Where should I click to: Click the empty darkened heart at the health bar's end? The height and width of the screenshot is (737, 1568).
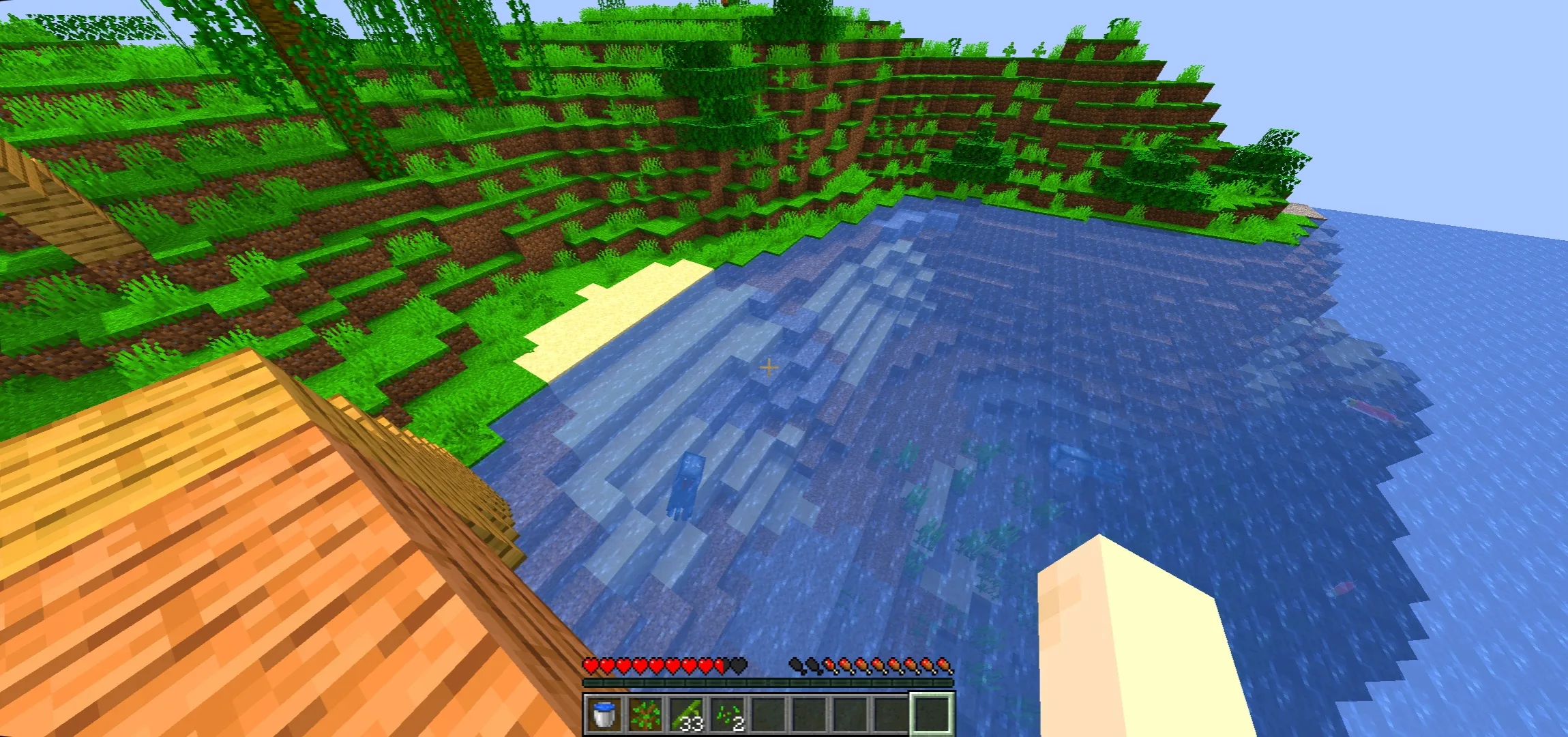pyautogui.click(x=738, y=663)
